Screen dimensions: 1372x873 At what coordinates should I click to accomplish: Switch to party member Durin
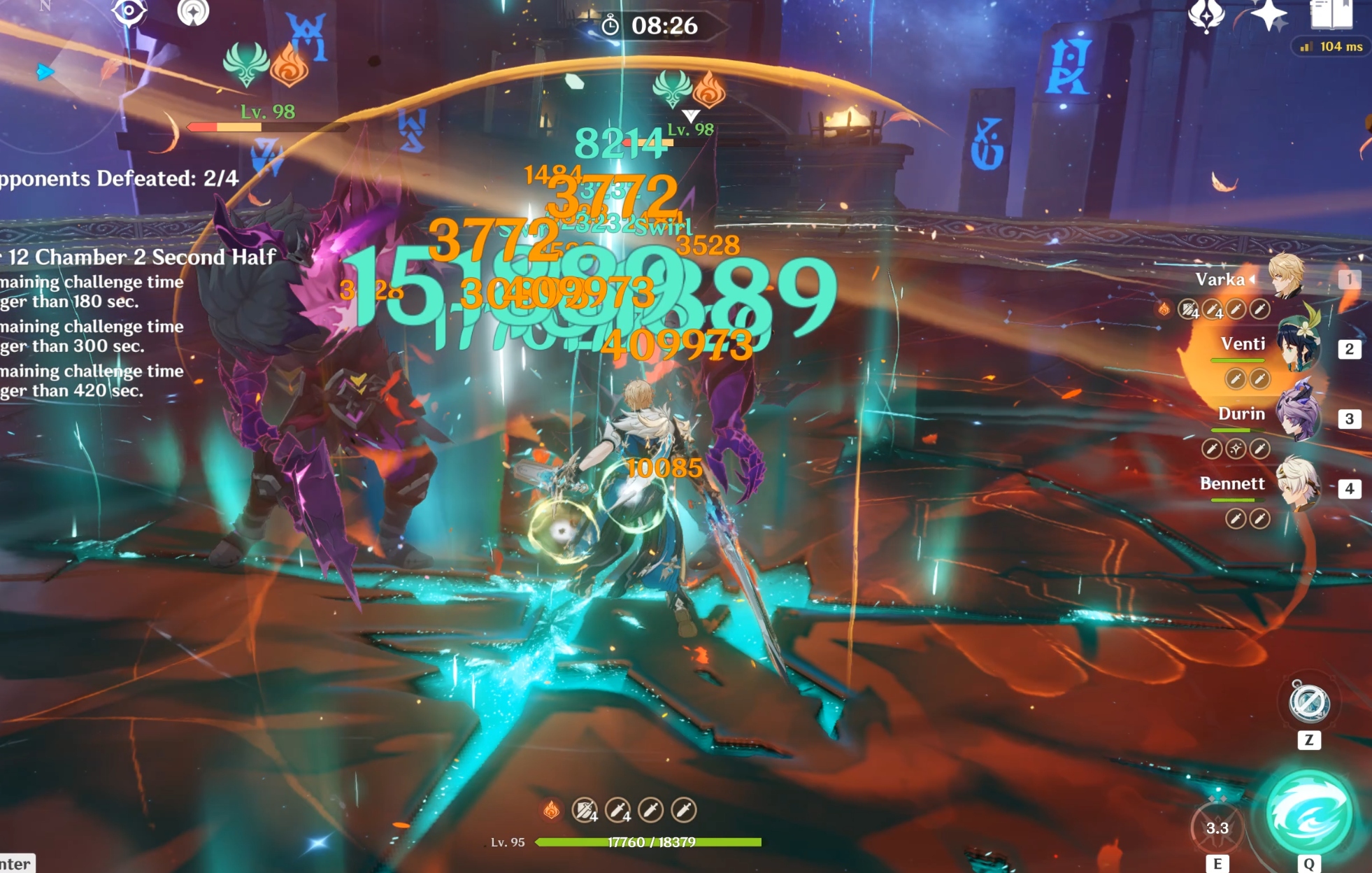[1298, 416]
